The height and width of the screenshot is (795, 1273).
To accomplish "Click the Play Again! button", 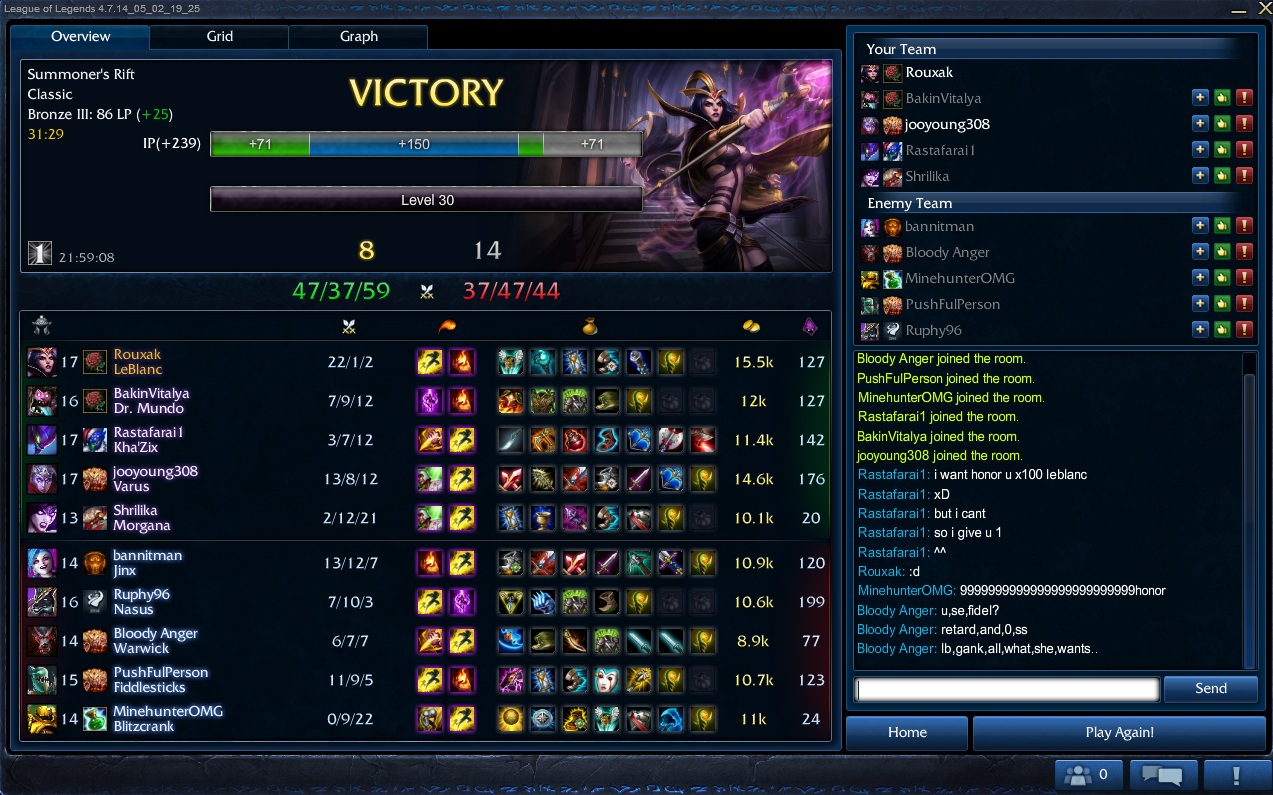I will pyautogui.click(x=1119, y=732).
